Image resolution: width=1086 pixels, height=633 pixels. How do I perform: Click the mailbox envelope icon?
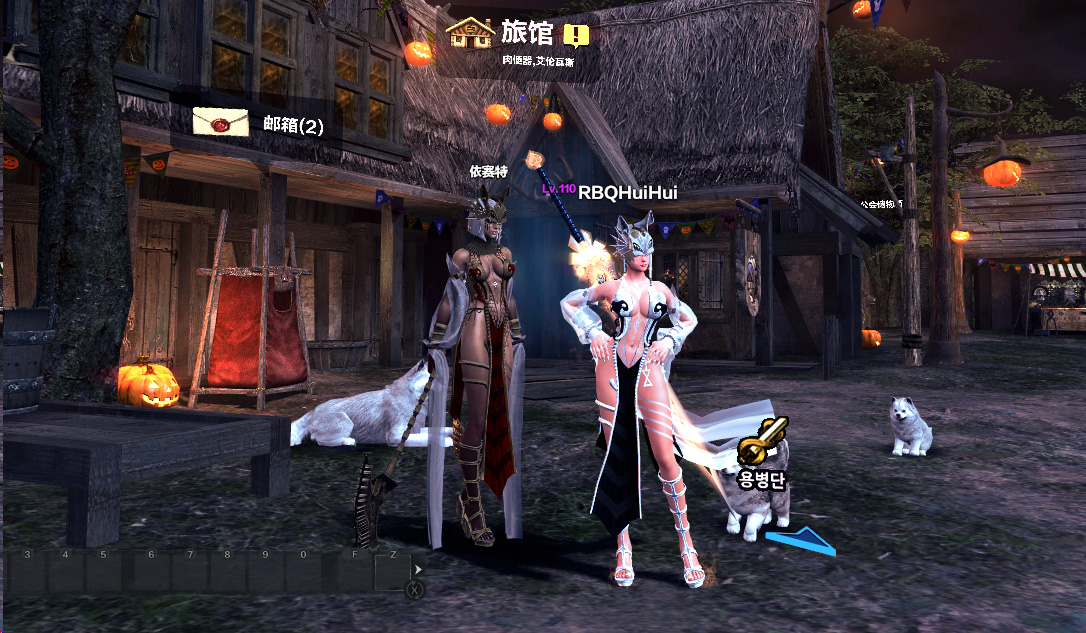point(220,121)
